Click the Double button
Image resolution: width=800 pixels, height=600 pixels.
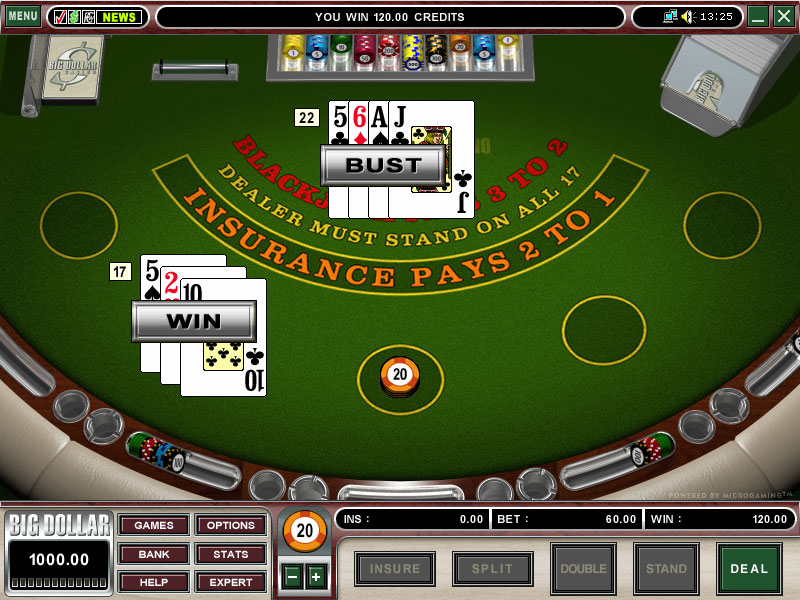[583, 569]
